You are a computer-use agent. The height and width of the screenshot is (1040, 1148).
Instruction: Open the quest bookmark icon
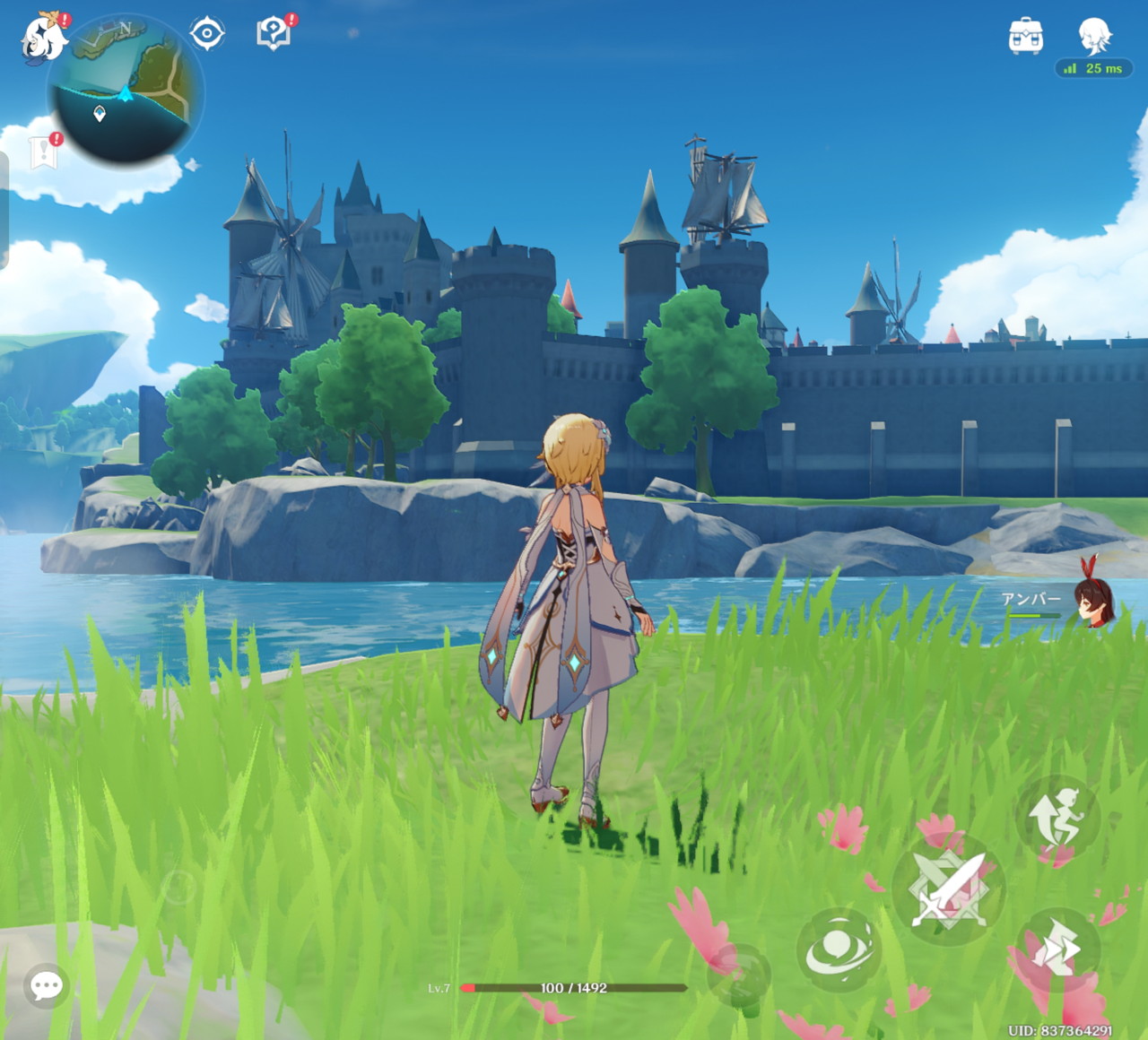(x=43, y=152)
